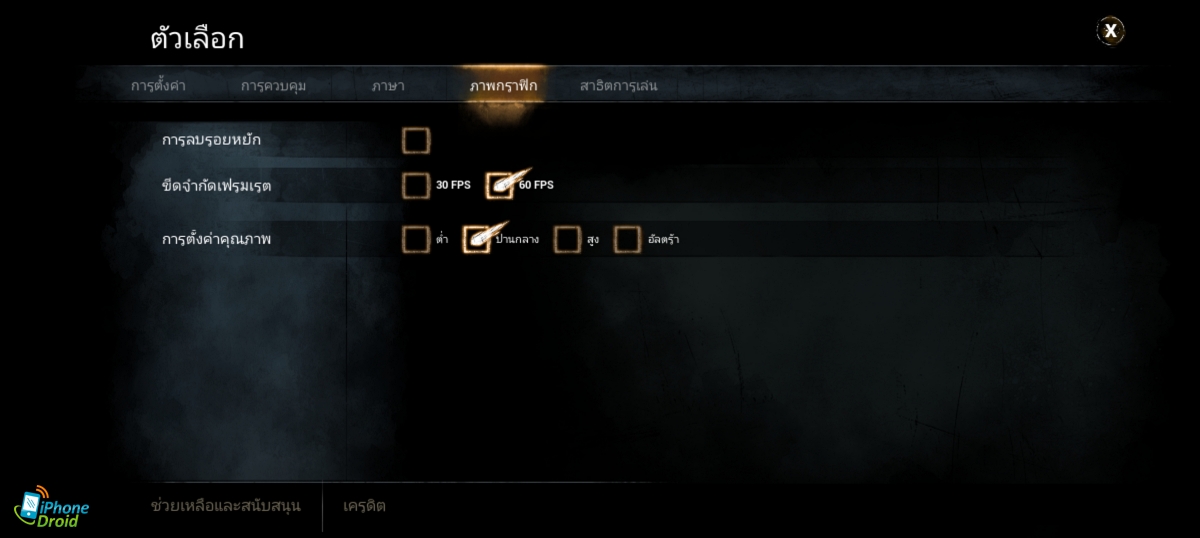Go to the สาธิตการเล่น tab
1200x538 pixels.
(x=618, y=86)
